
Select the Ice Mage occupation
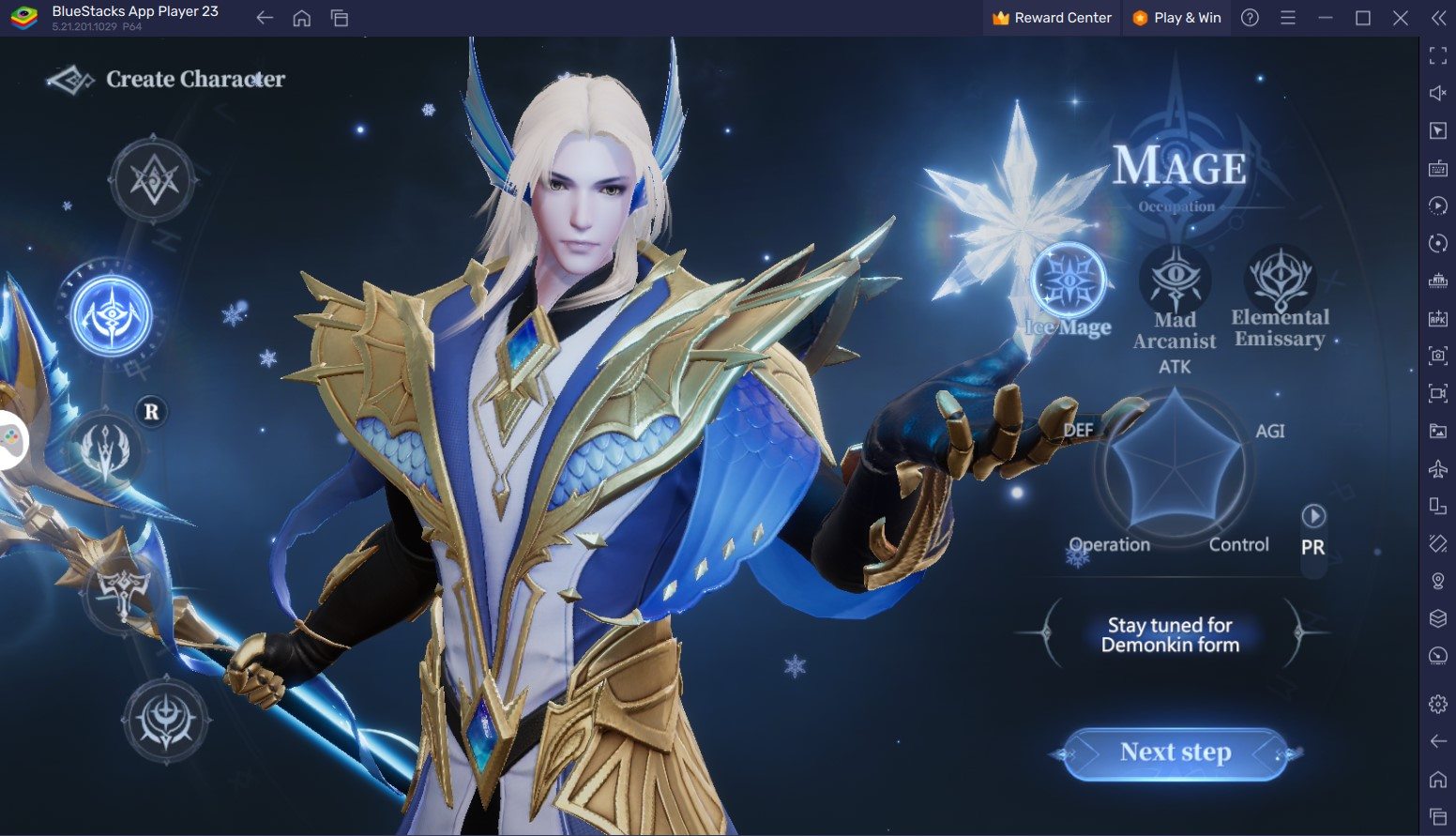pyautogui.click(x=1068, y=281)
